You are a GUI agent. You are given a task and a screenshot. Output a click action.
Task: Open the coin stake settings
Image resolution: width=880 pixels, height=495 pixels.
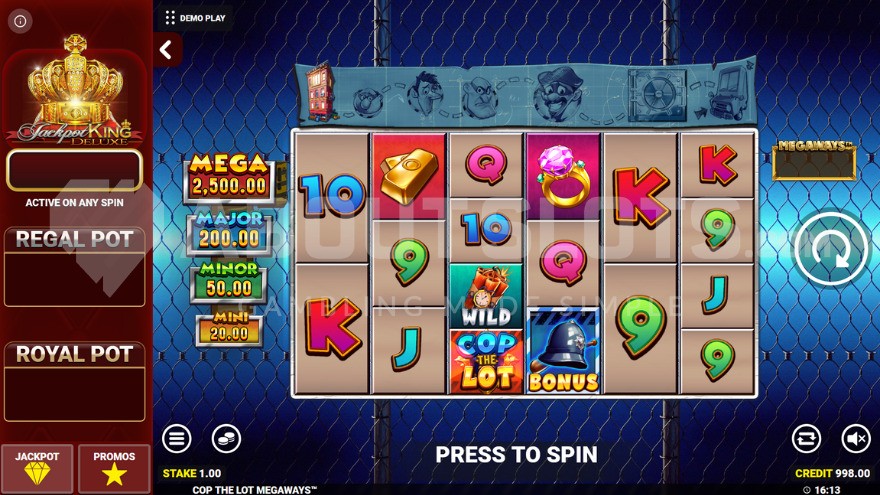pos(226,438)
